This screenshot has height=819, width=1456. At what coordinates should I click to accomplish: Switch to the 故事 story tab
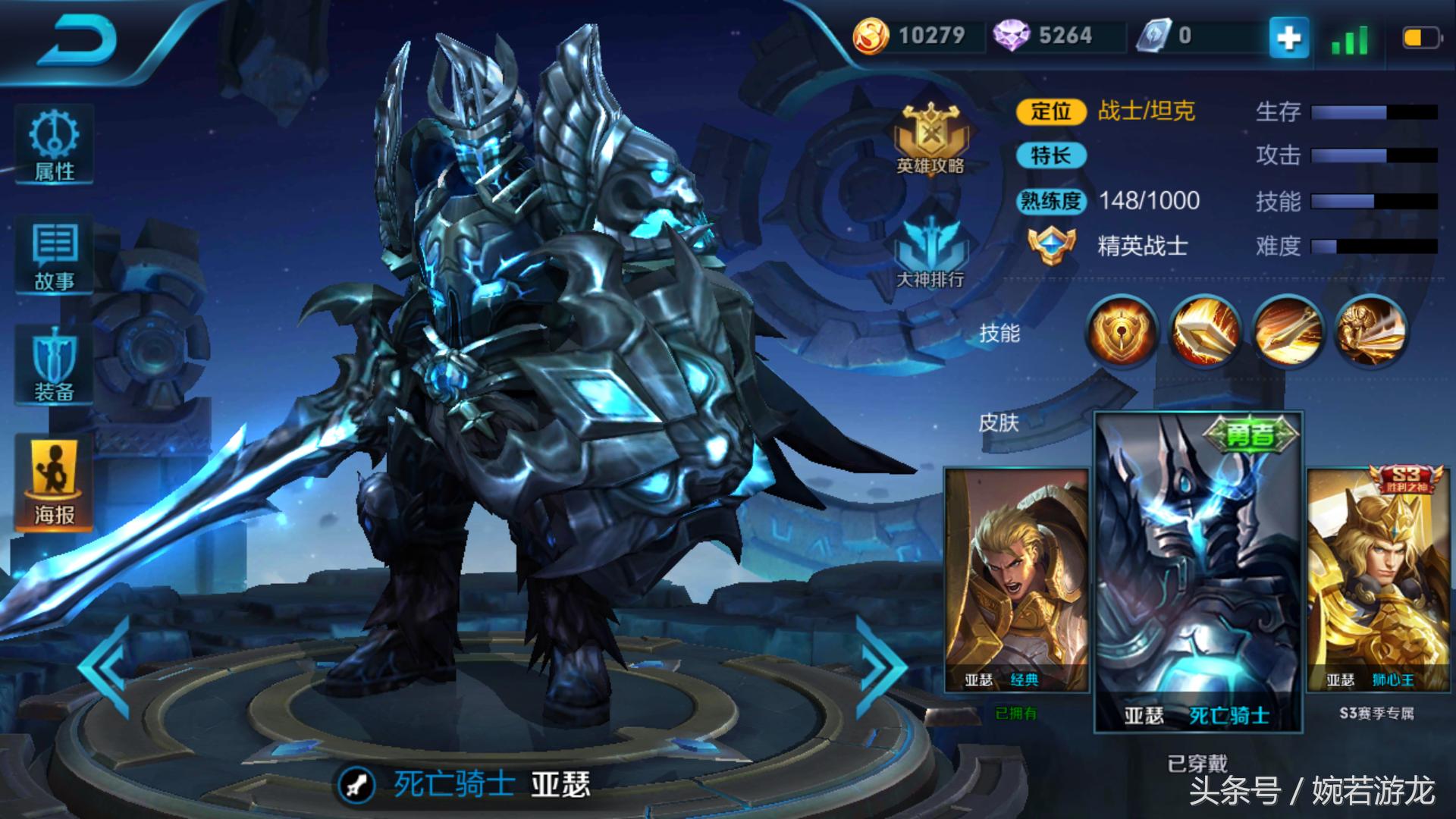click(54, 256)
